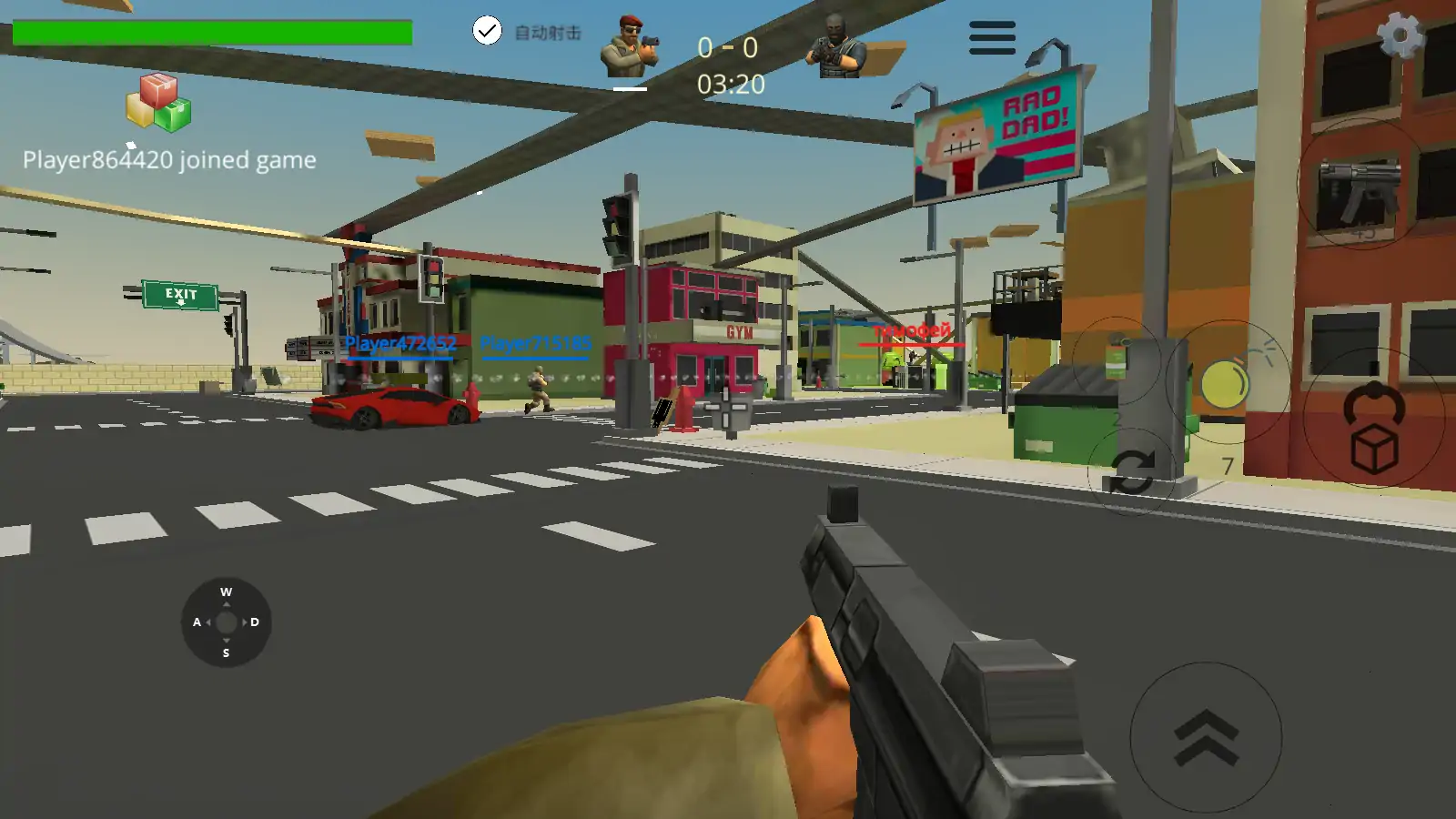
Task: Toggle the 自动射击 auto-fire checkbox
Action: pos(488,32)
